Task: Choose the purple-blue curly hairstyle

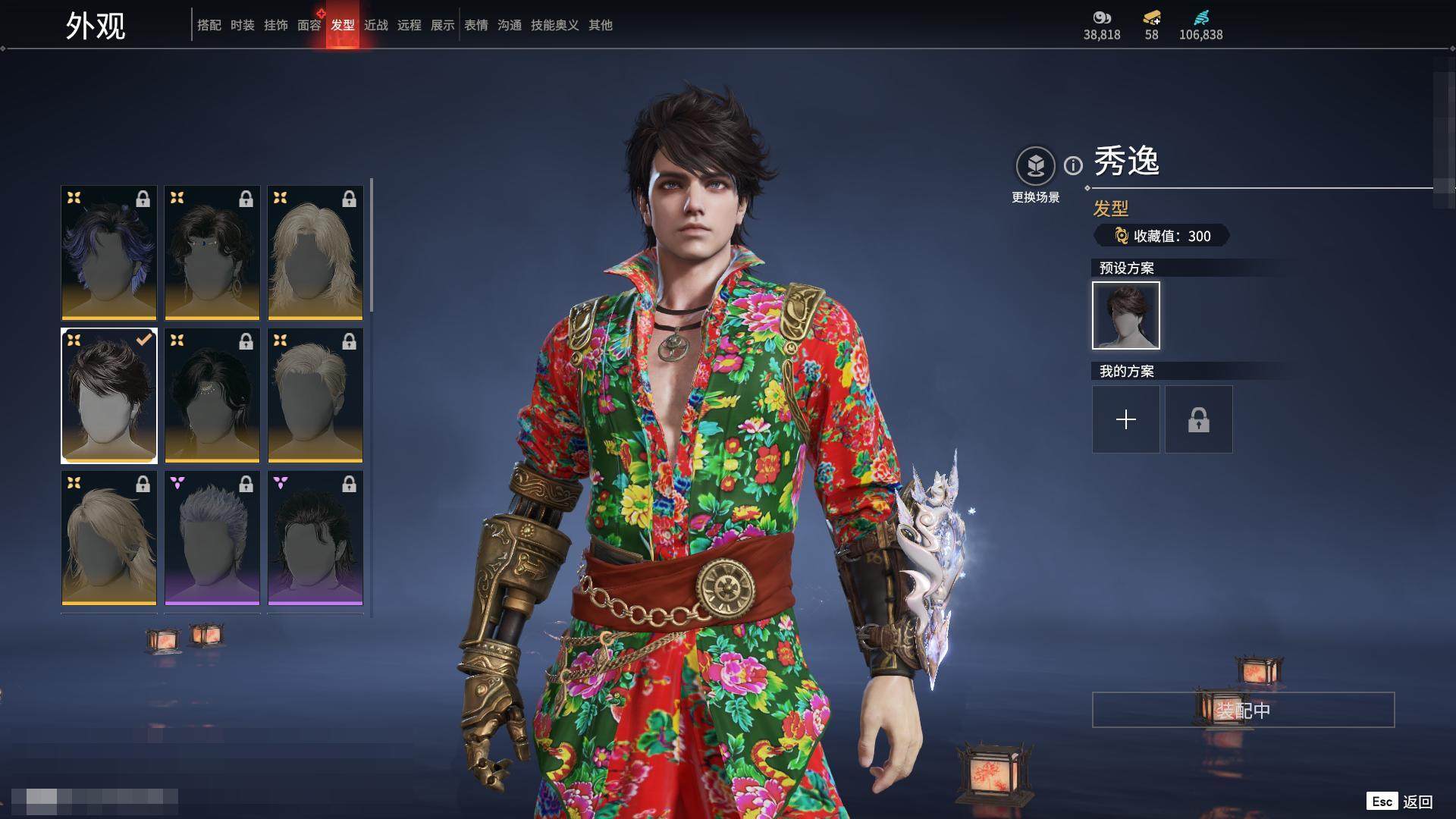Action: [108, 253]
